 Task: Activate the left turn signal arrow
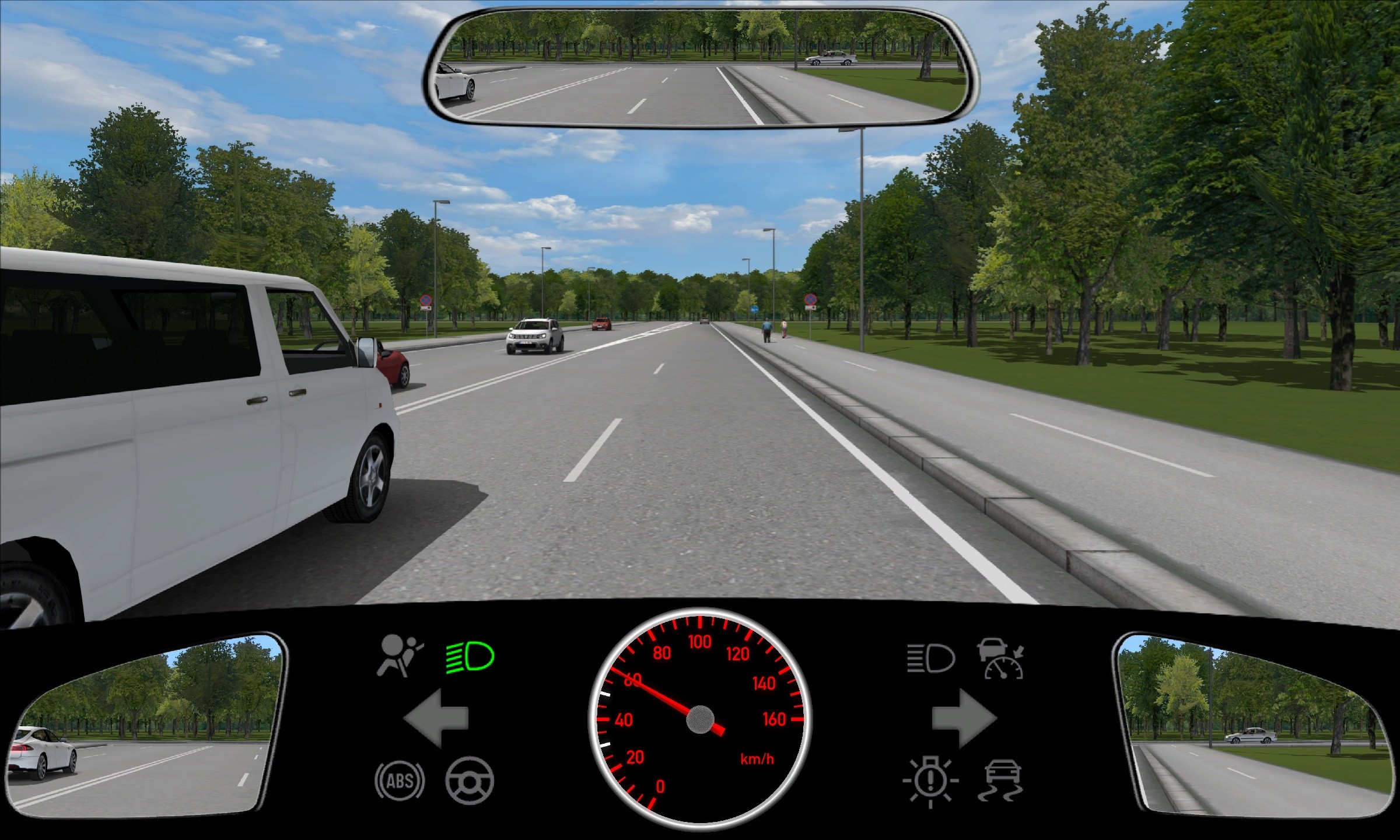tap(436, 718)
